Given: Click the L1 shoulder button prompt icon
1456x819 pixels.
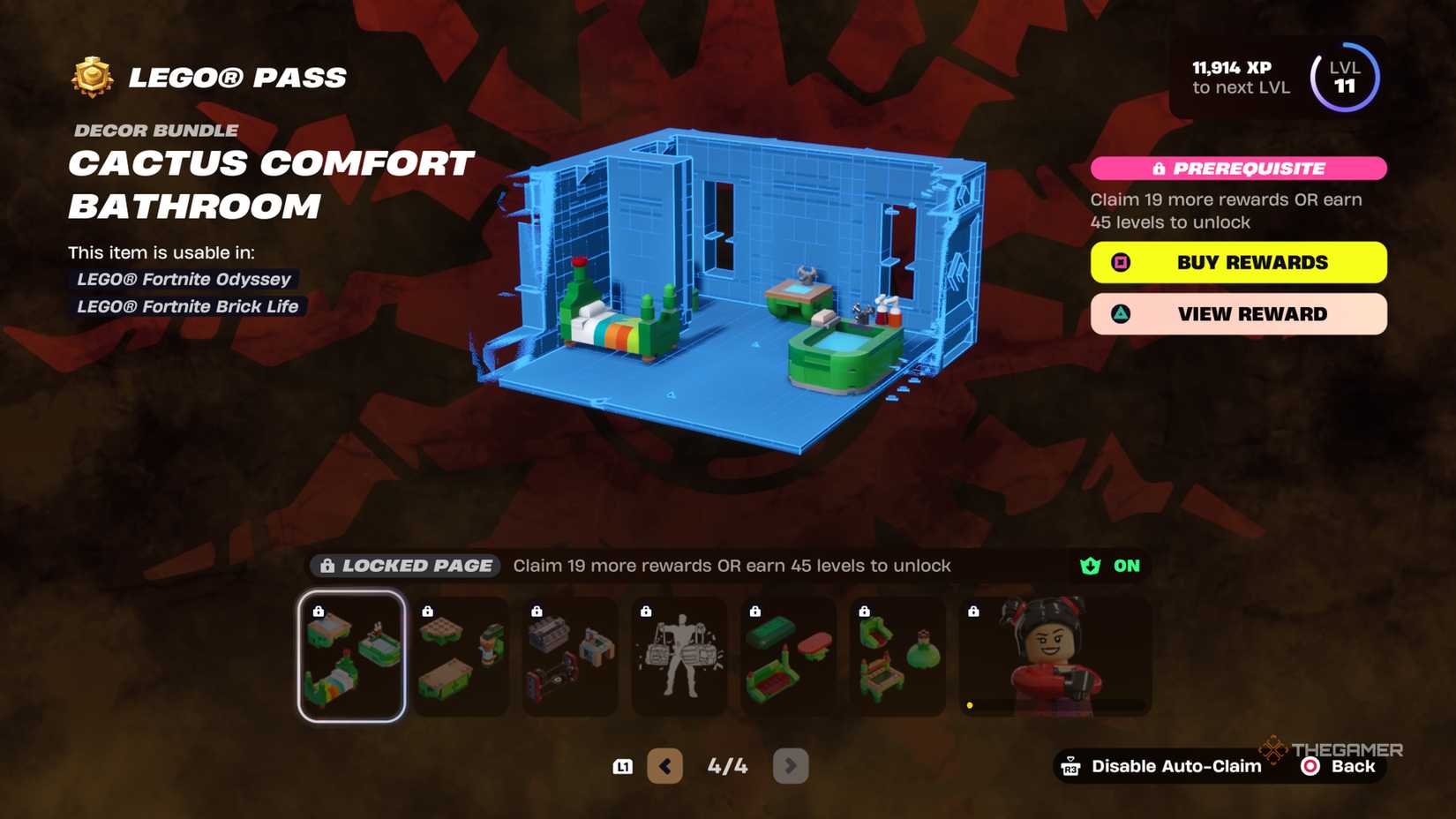Looking at the screenshot, I should point(623,766).
